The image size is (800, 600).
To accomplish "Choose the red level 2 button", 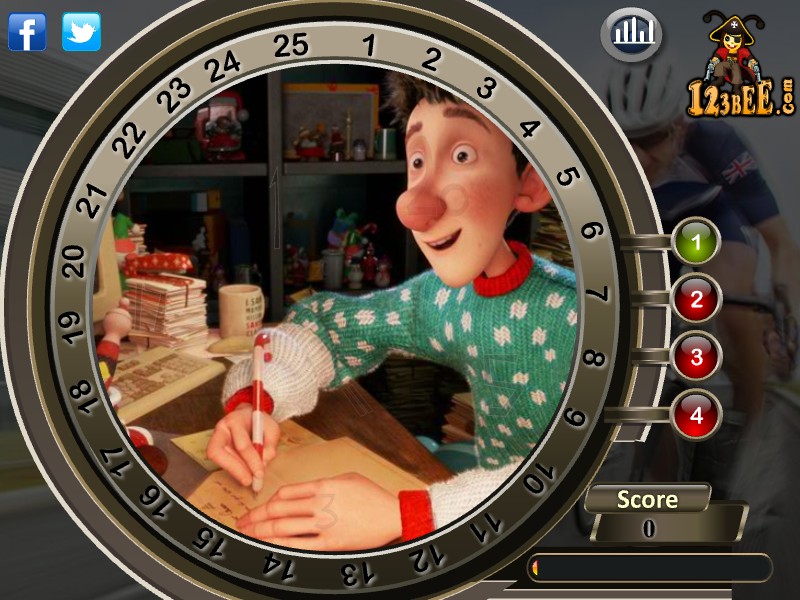I will point(697,298).
